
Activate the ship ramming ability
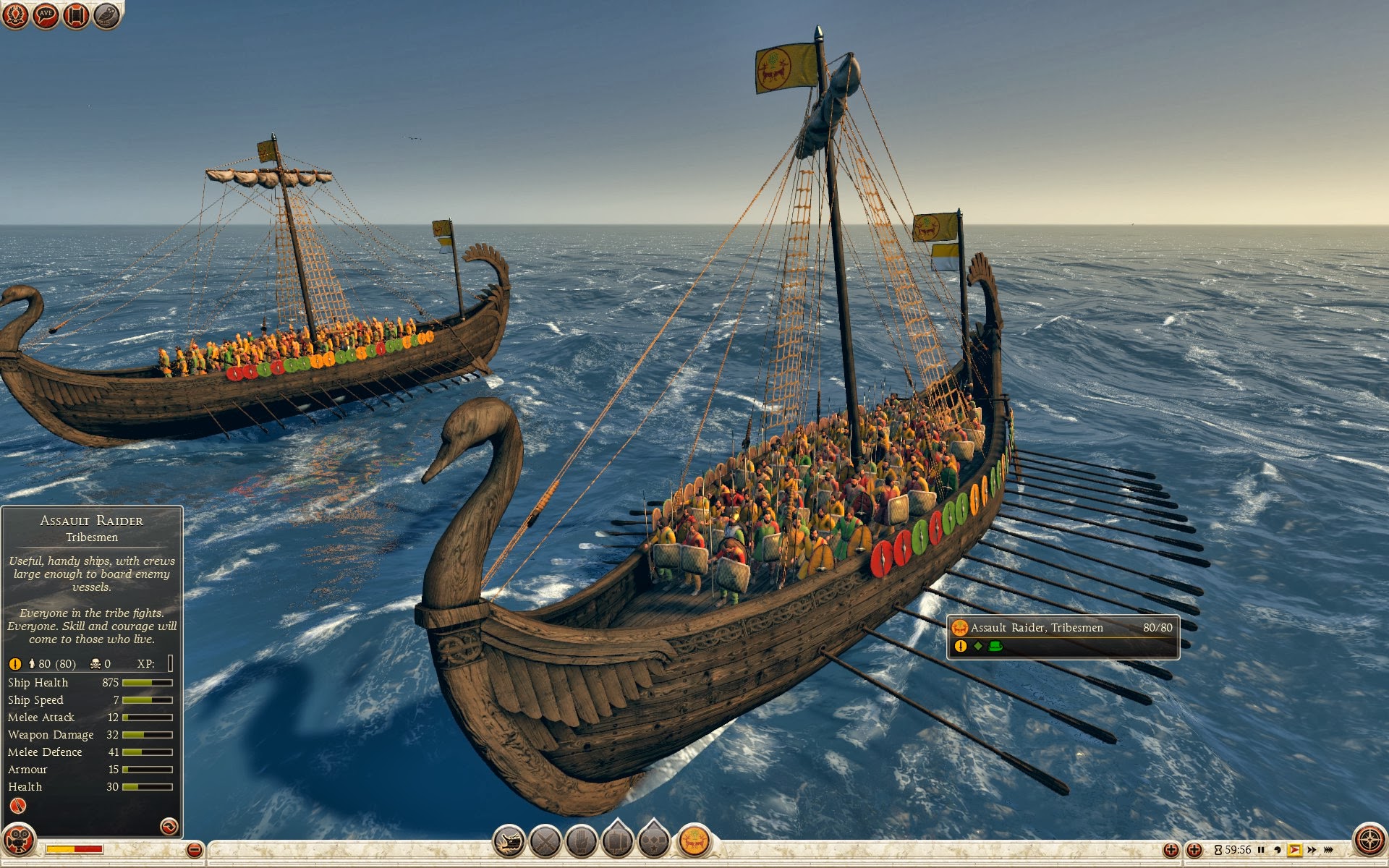tap(509, 842)
